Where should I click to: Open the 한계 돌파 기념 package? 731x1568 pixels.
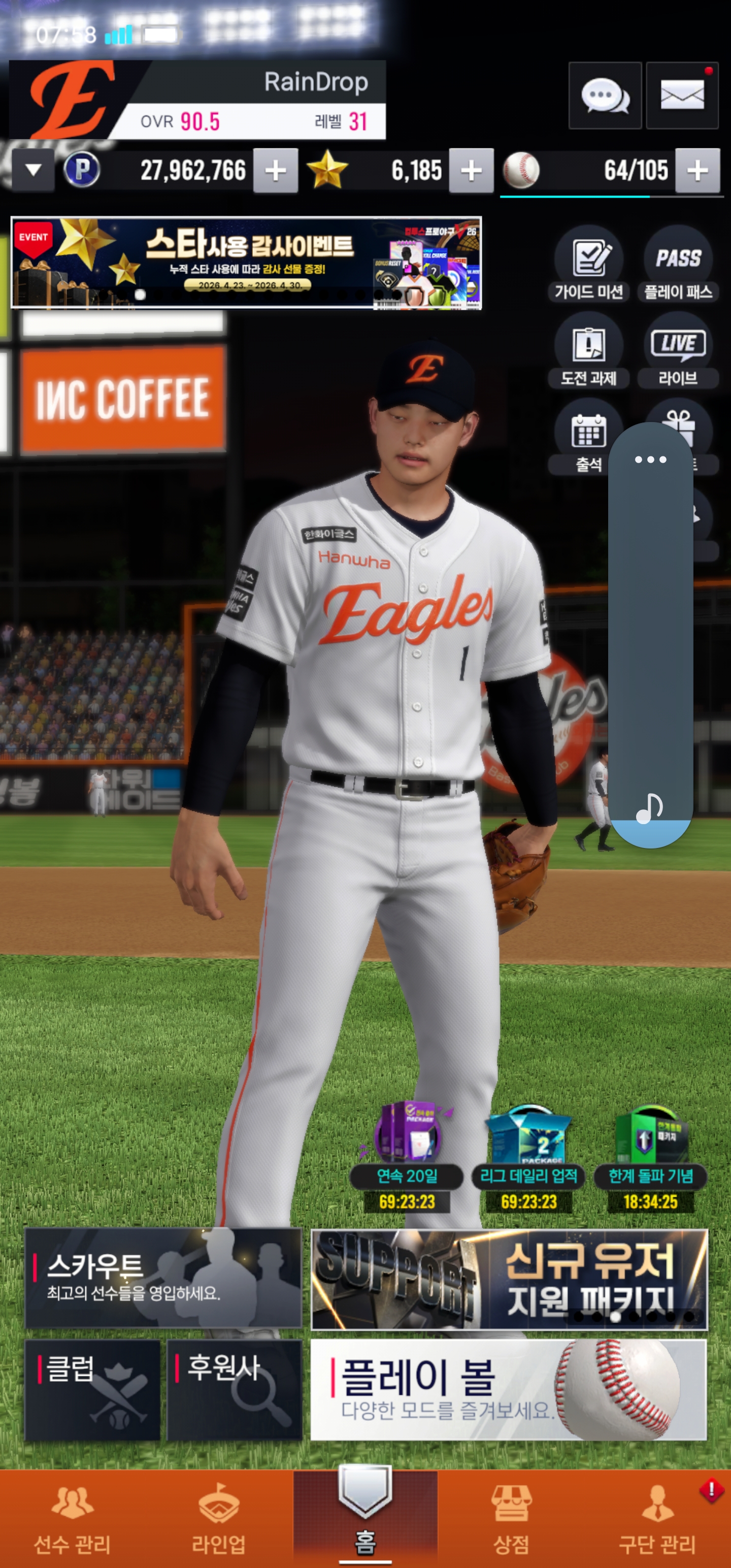coord(650,1157)
